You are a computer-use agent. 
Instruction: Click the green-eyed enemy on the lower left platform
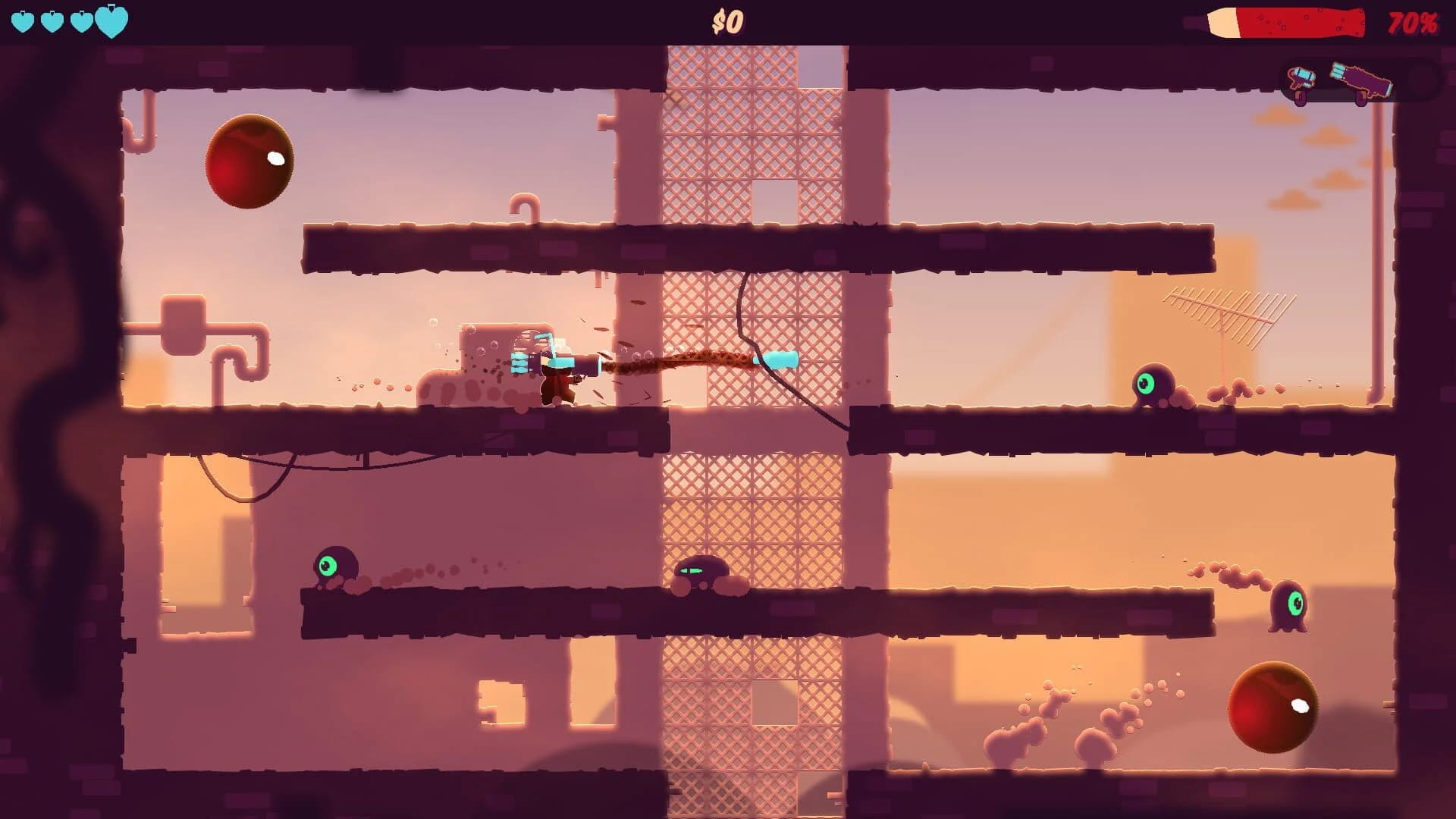tap(337, 565)
